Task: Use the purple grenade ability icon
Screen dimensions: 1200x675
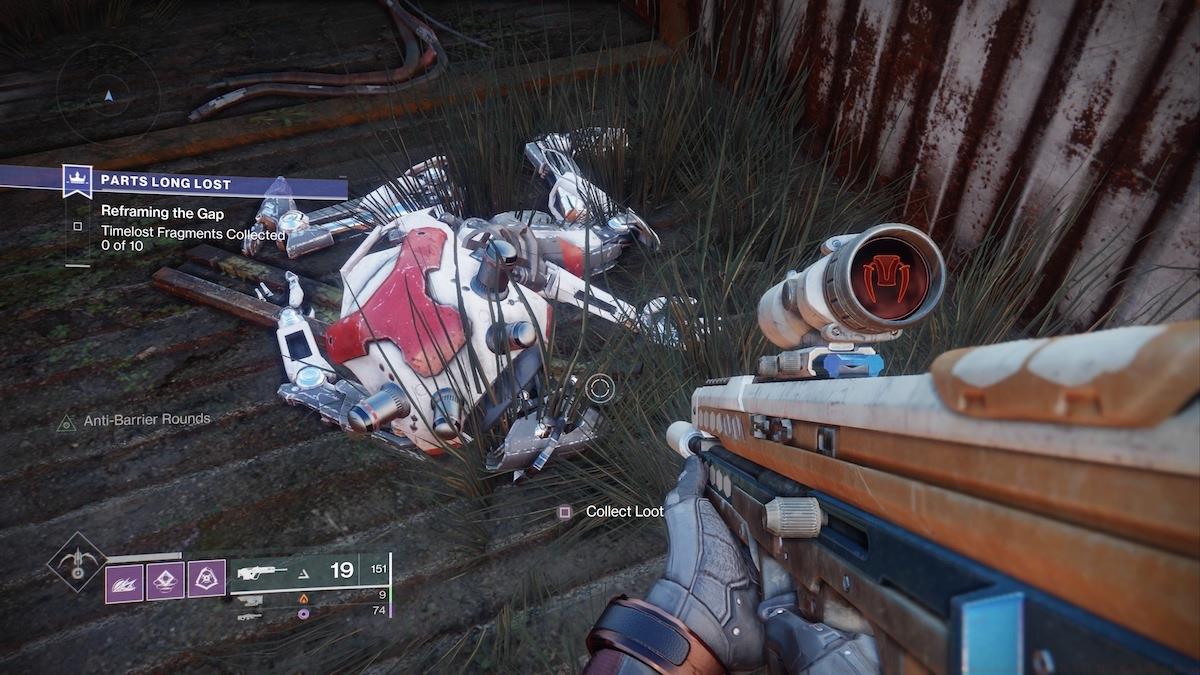Action: [165, 579]
